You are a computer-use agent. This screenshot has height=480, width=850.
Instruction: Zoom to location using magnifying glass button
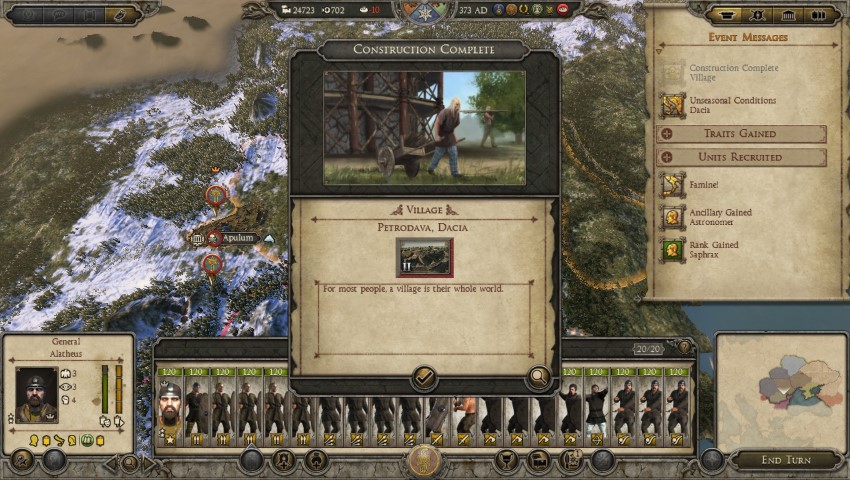[x=538, y=377]
